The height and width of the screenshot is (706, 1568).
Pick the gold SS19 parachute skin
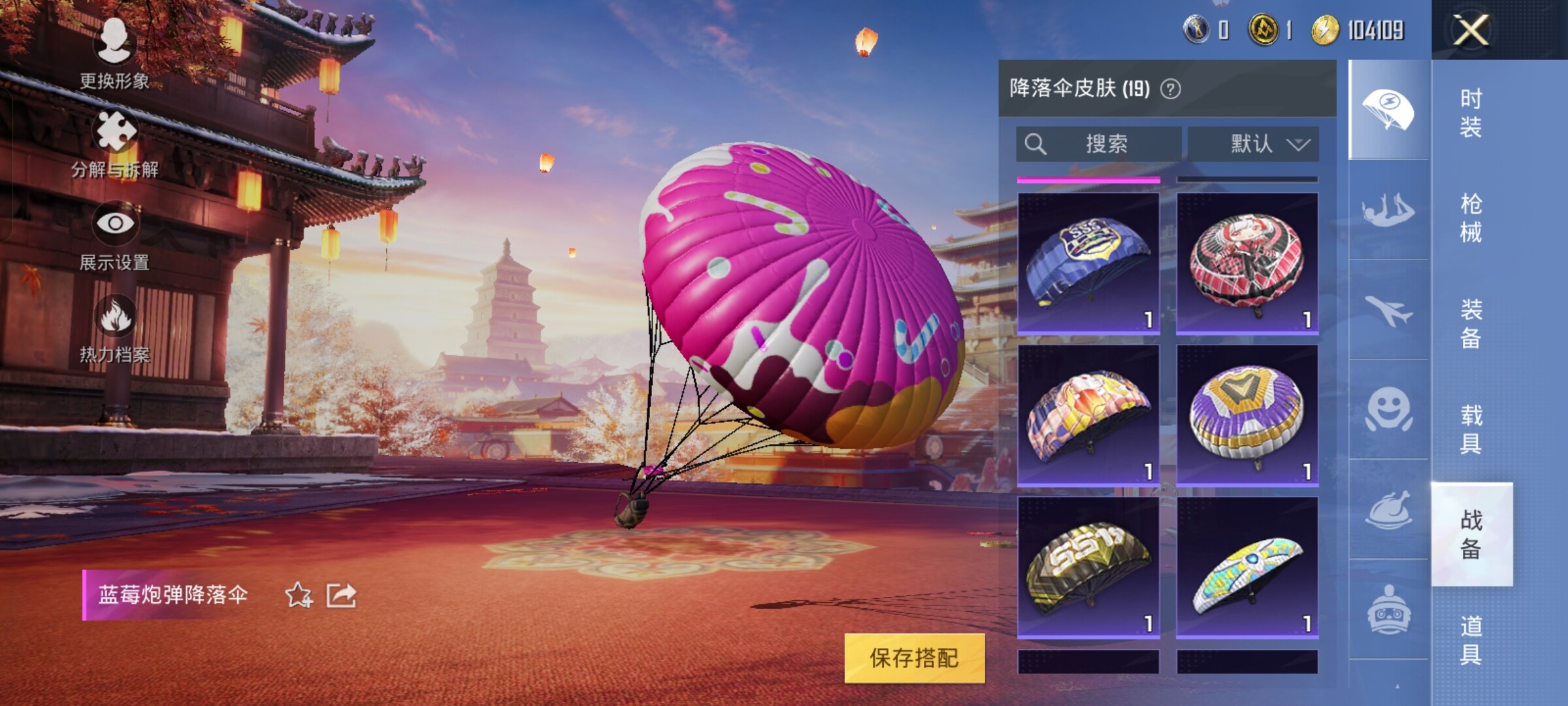[x=1088, y=567]
